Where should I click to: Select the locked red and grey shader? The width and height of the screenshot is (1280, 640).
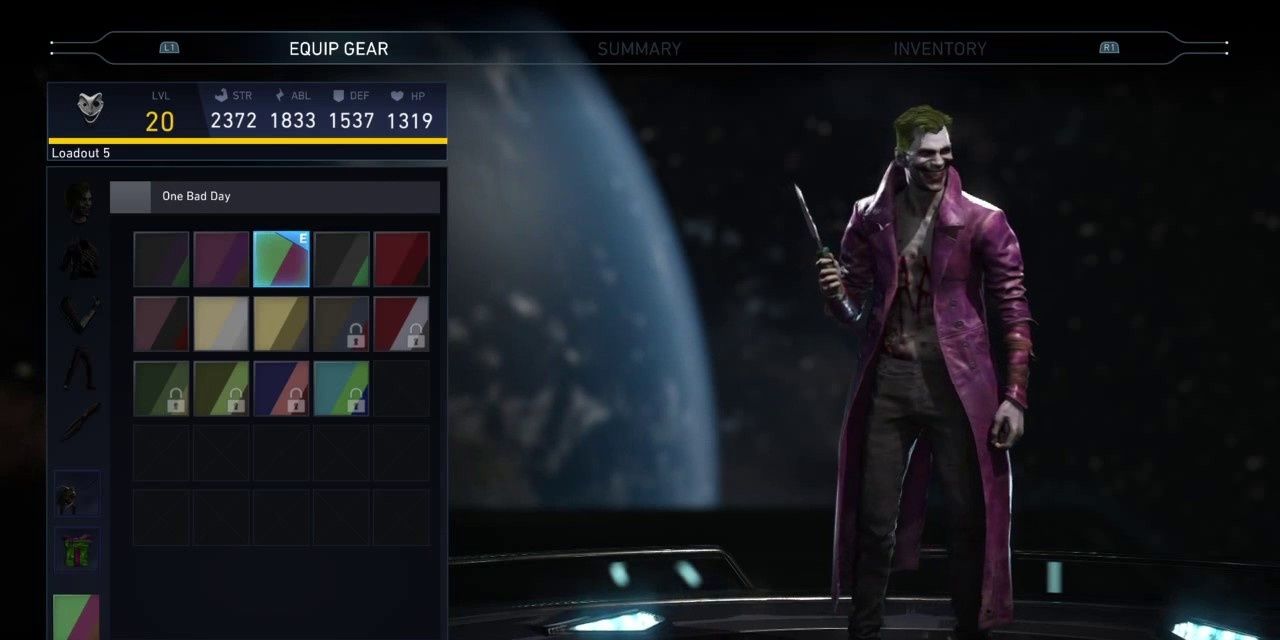pos(401,323)
